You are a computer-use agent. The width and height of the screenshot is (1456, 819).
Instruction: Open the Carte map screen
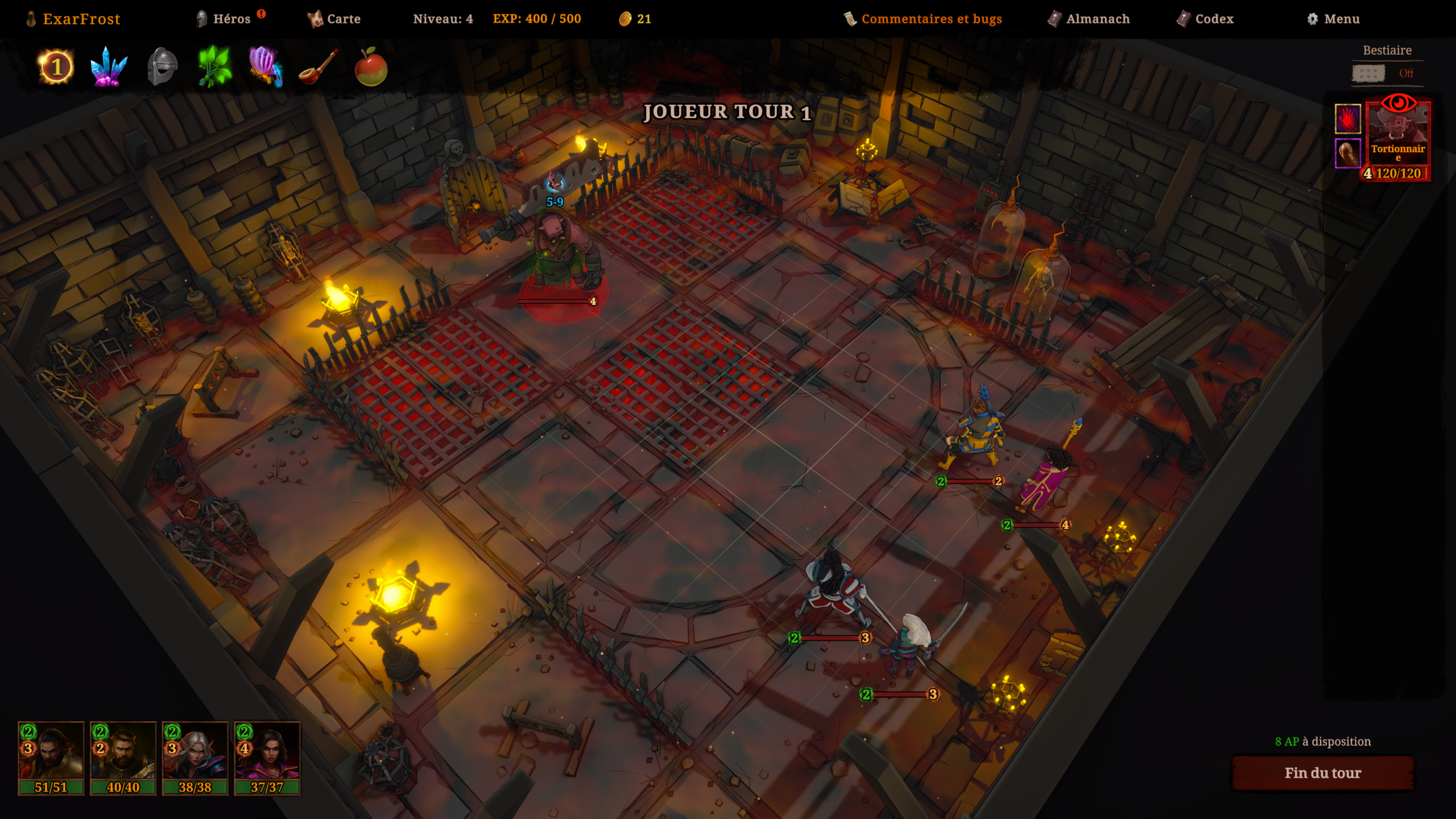click(x=334, y=19)
